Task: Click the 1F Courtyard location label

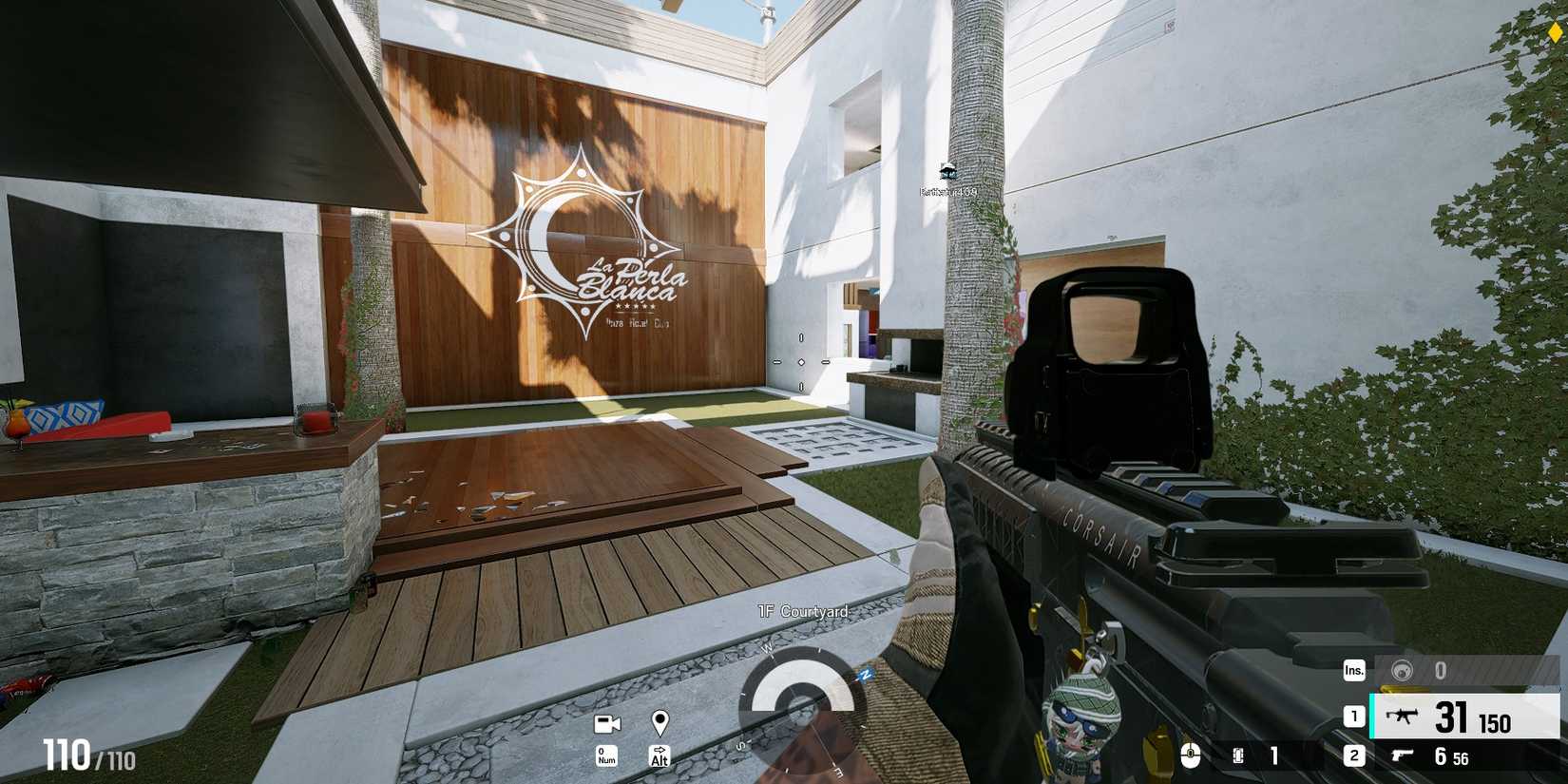Action: click(801, 611)
